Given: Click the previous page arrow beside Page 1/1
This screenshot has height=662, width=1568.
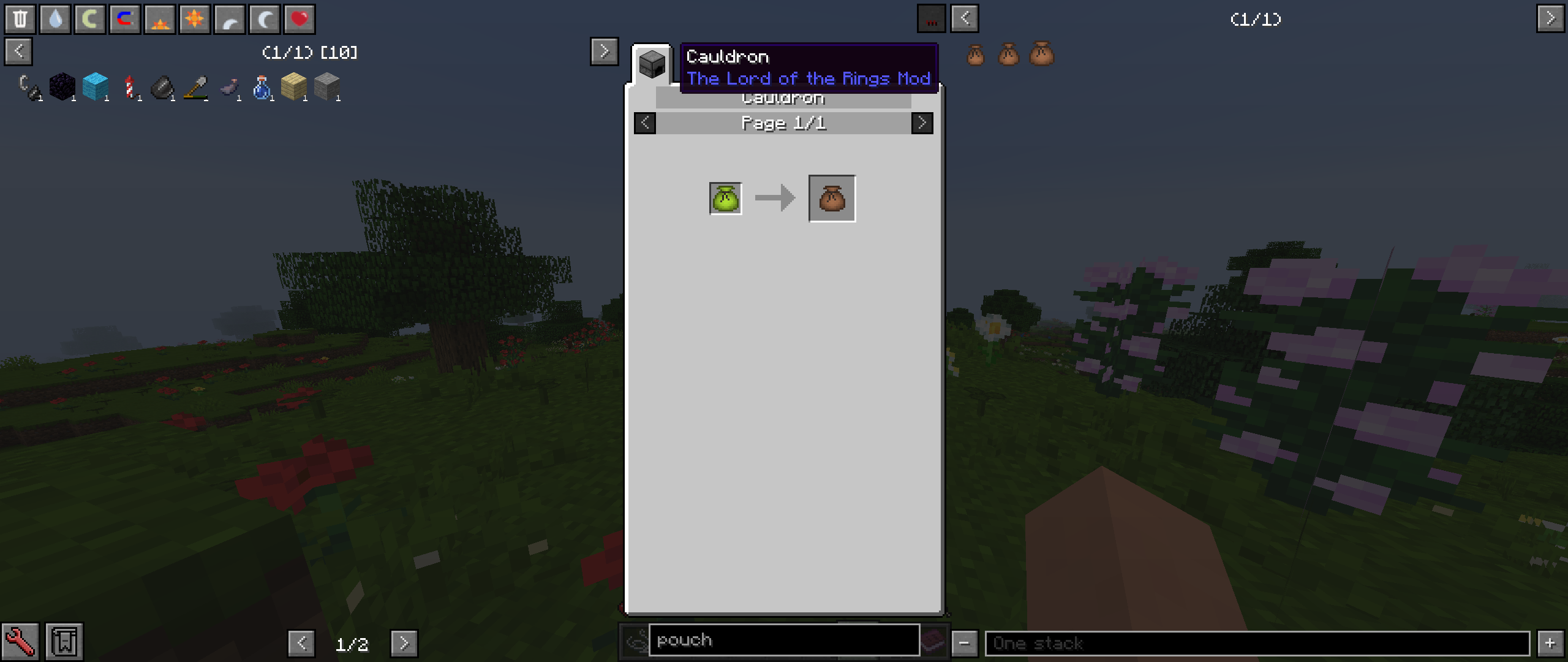Looking at the screenshot, I should (x=645, y=123).
